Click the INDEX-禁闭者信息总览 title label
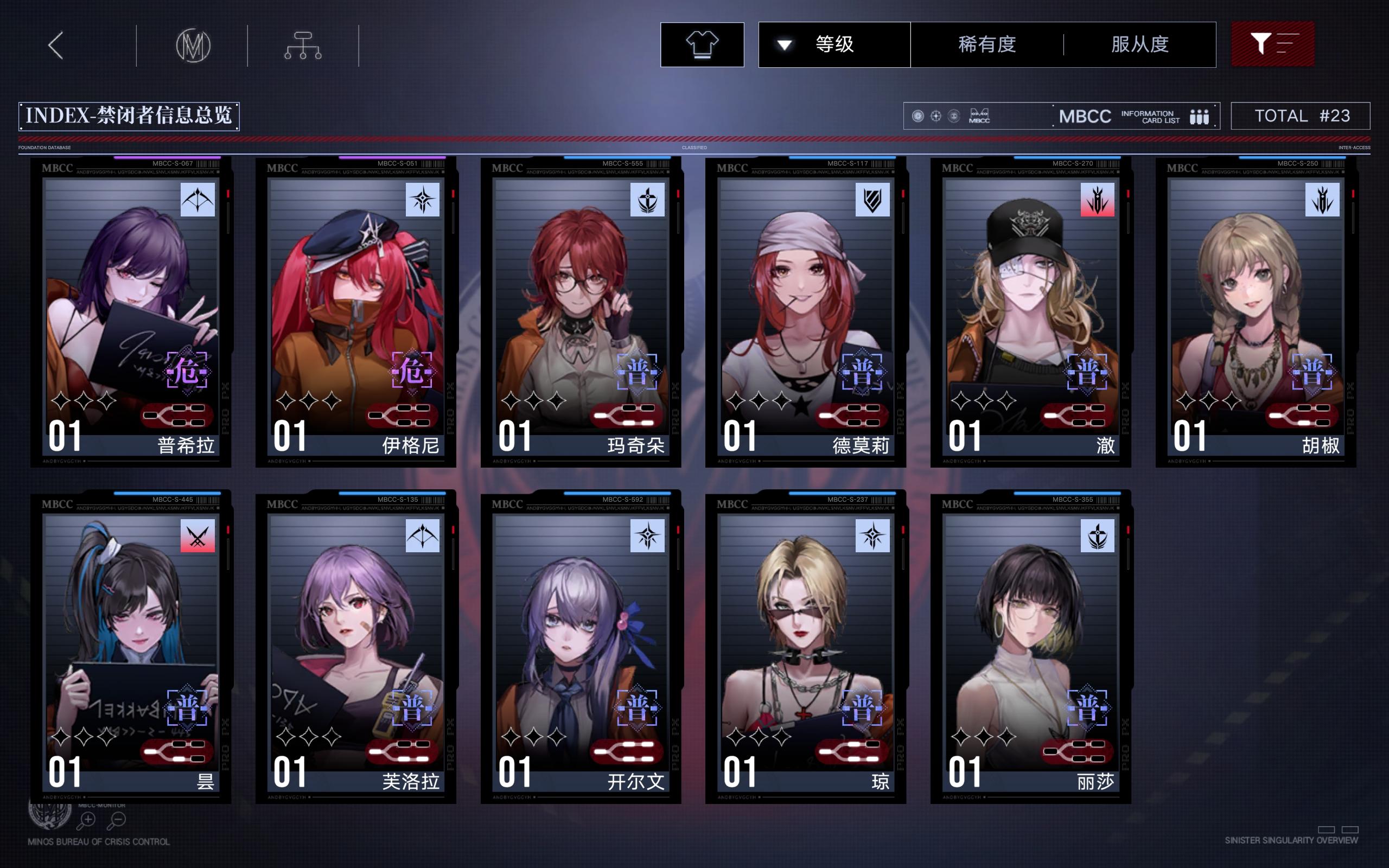Image resolution: width=1389 pixels, height=868 pixels. 129,115
